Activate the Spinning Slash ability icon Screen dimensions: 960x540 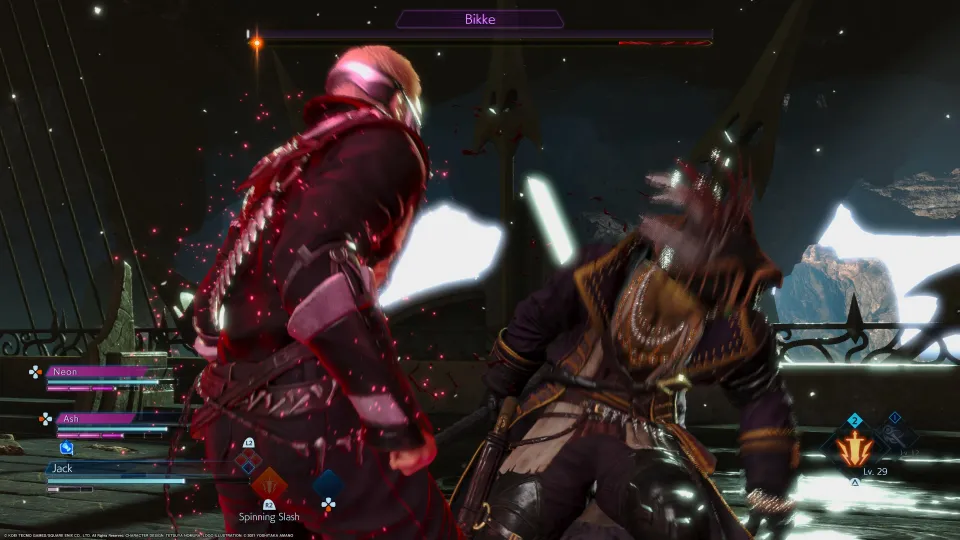(269, 485)
